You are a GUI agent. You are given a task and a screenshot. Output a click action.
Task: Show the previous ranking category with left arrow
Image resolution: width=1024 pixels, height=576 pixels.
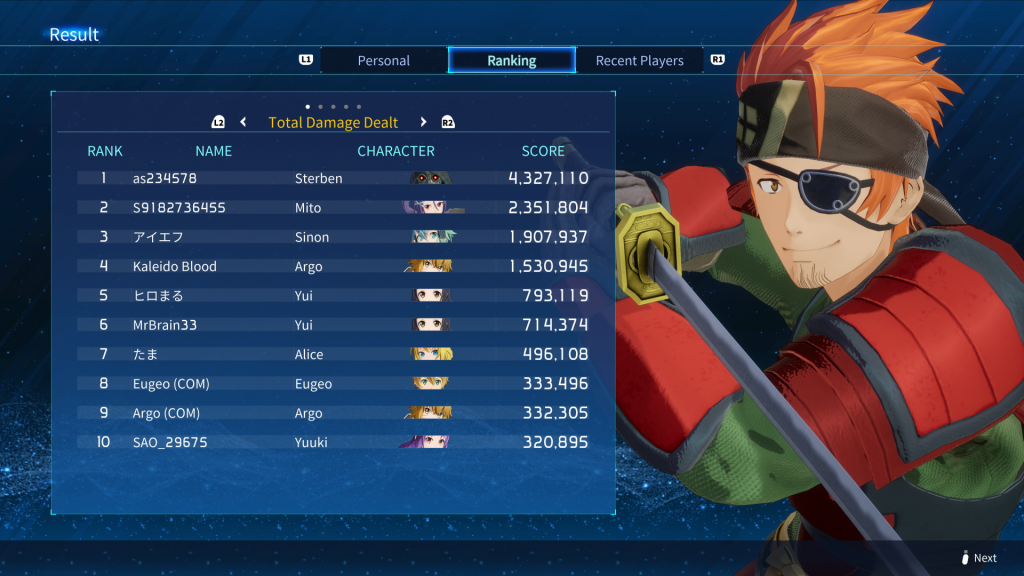(x=243, y=122)
